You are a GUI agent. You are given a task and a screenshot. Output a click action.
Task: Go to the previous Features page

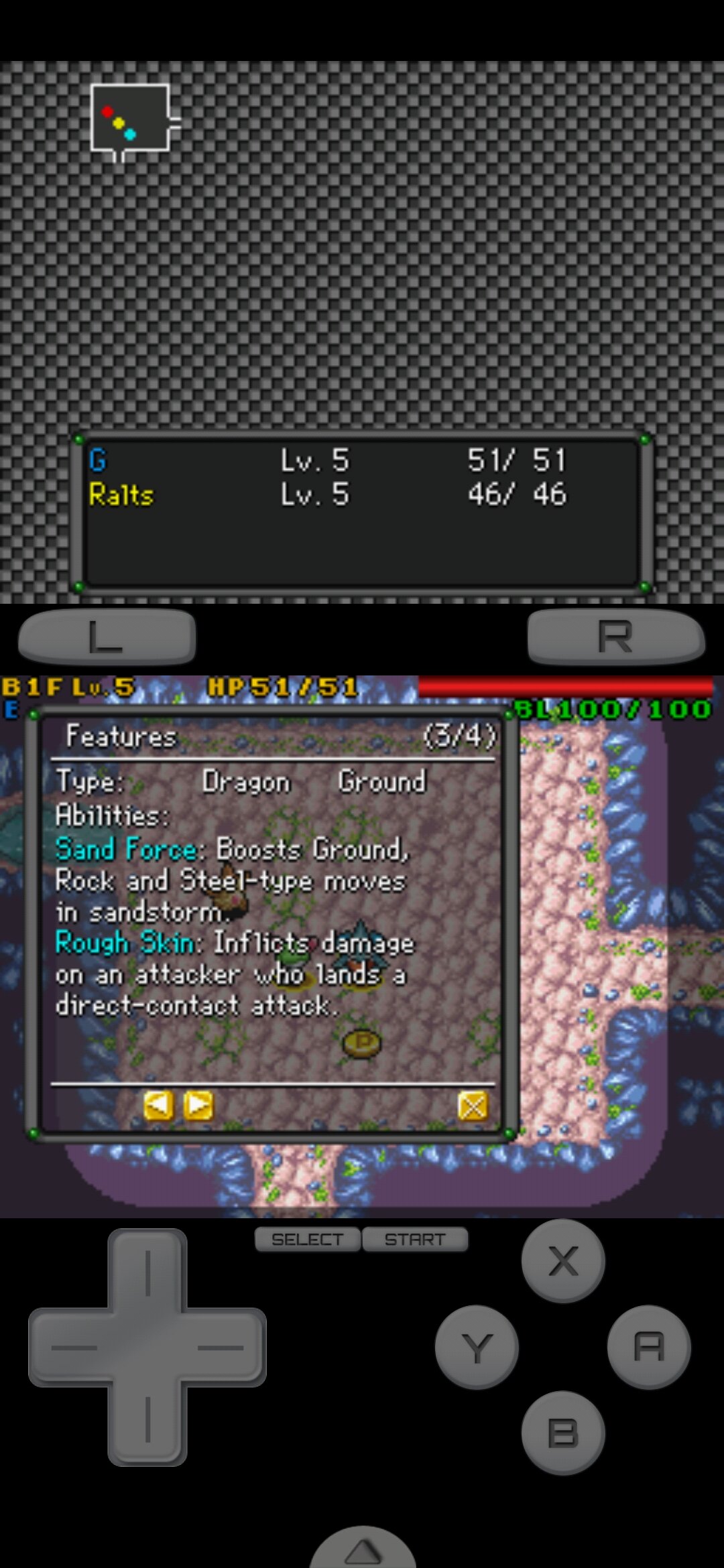(x=158, y=1106)
